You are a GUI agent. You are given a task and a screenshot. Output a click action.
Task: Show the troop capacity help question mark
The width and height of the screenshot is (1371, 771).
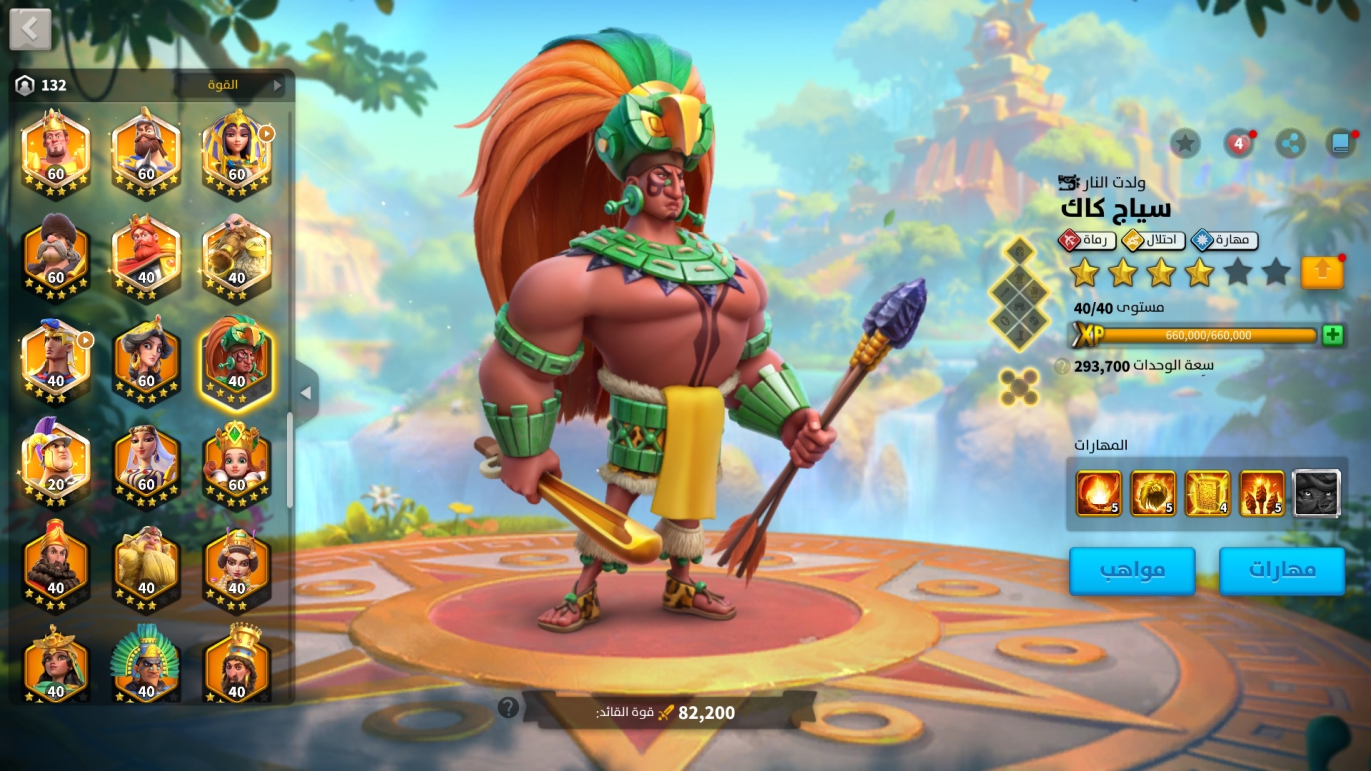pyautogui.click(x=1061, y=366)
